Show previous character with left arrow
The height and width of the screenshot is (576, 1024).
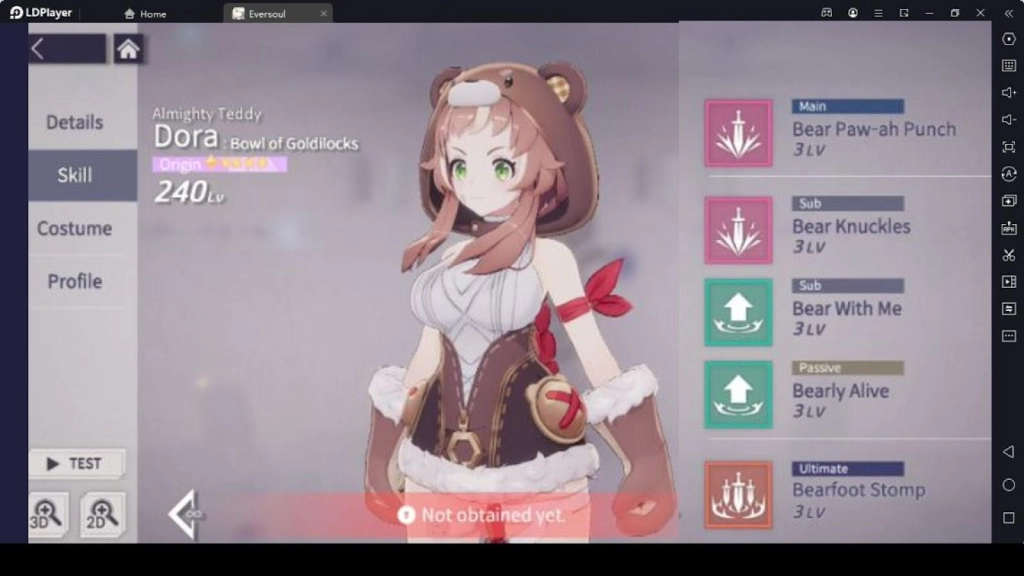pos(185,514)
